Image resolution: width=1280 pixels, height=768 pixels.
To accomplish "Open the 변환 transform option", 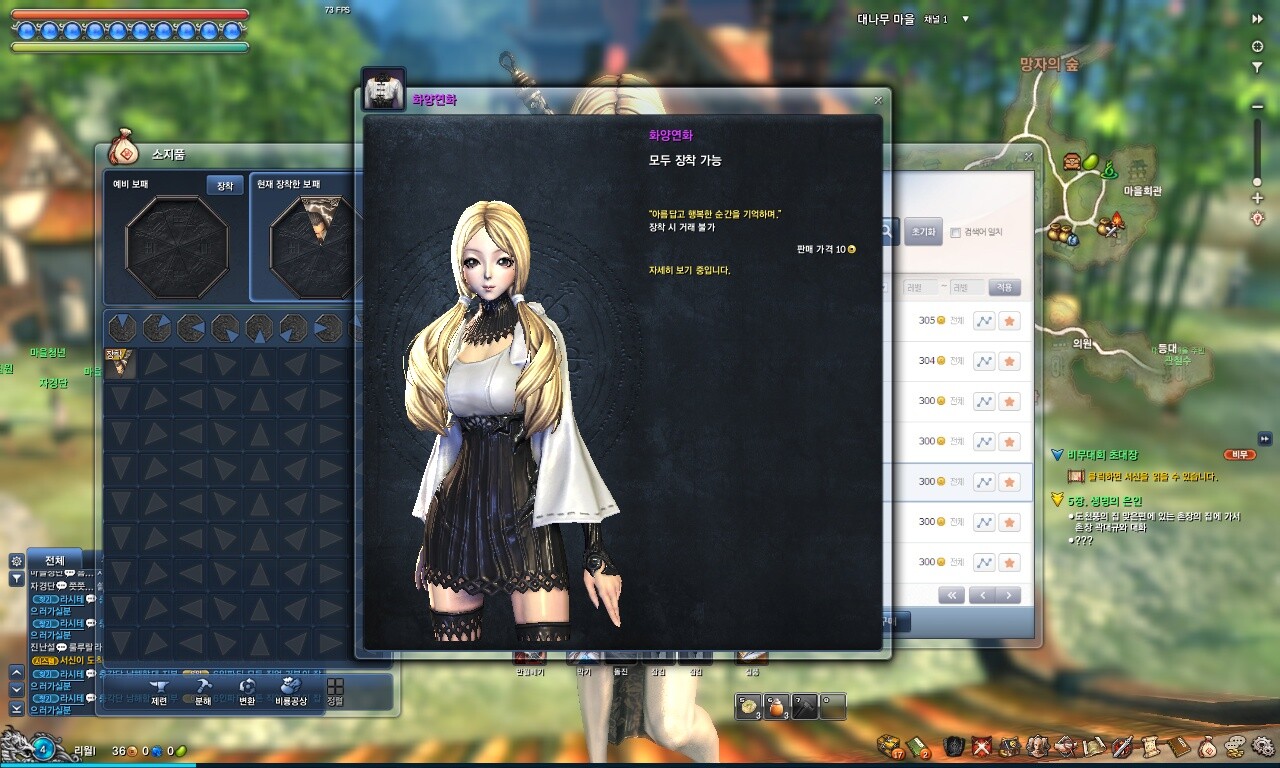I will (x=247, y=691).
